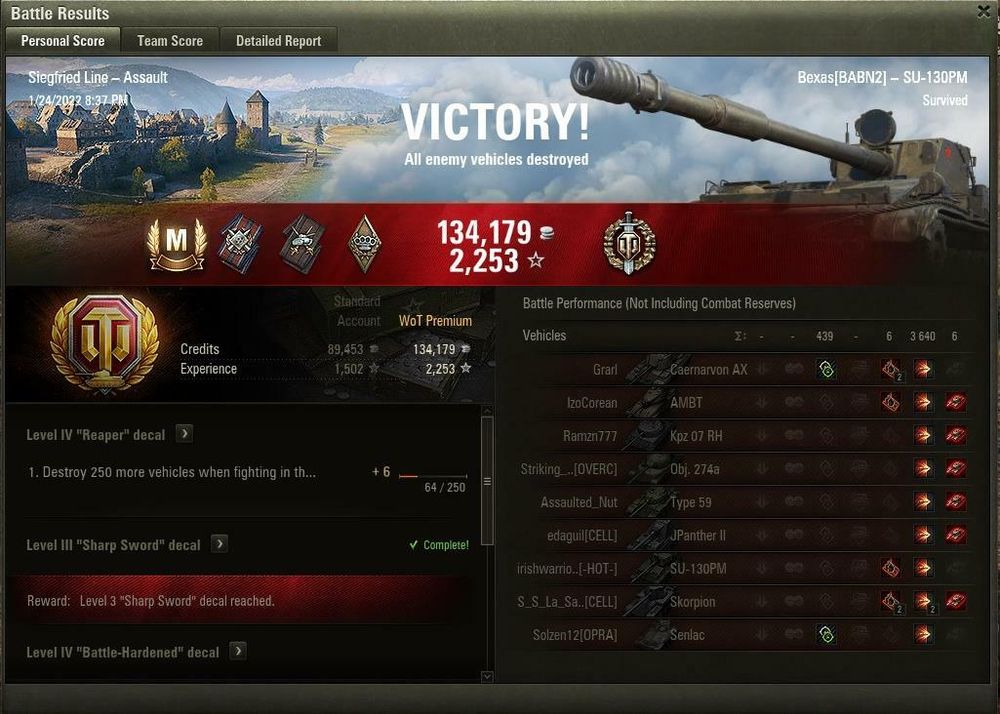Select the Obj. 274a enemy row
The width and height of the screenshot is (1000, 714).
point(698,469)
